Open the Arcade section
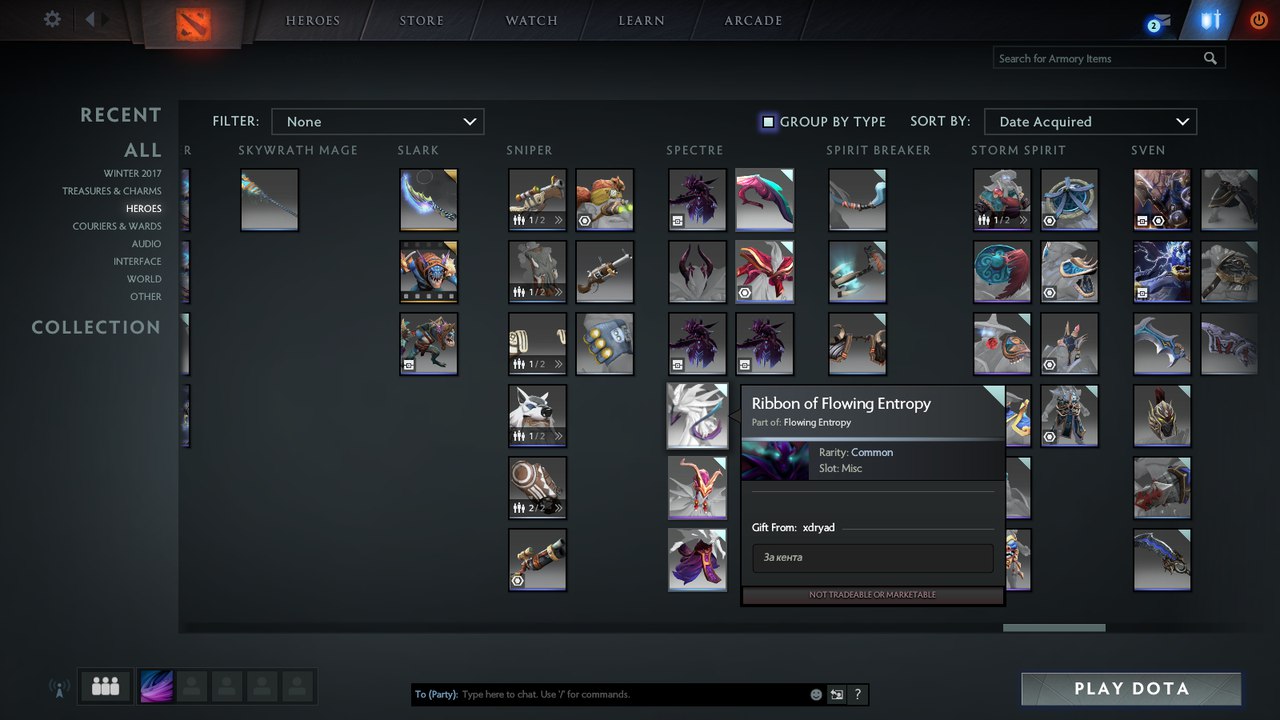Viewport: 1280px width, 720px height. [753, 21]
